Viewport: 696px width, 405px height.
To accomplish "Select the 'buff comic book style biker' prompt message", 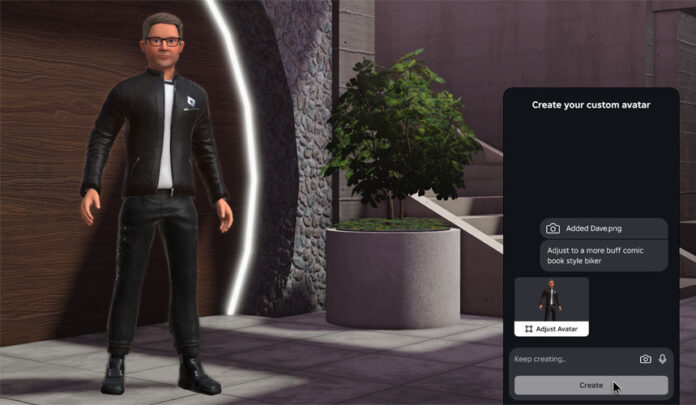I will tap(603, 256).
